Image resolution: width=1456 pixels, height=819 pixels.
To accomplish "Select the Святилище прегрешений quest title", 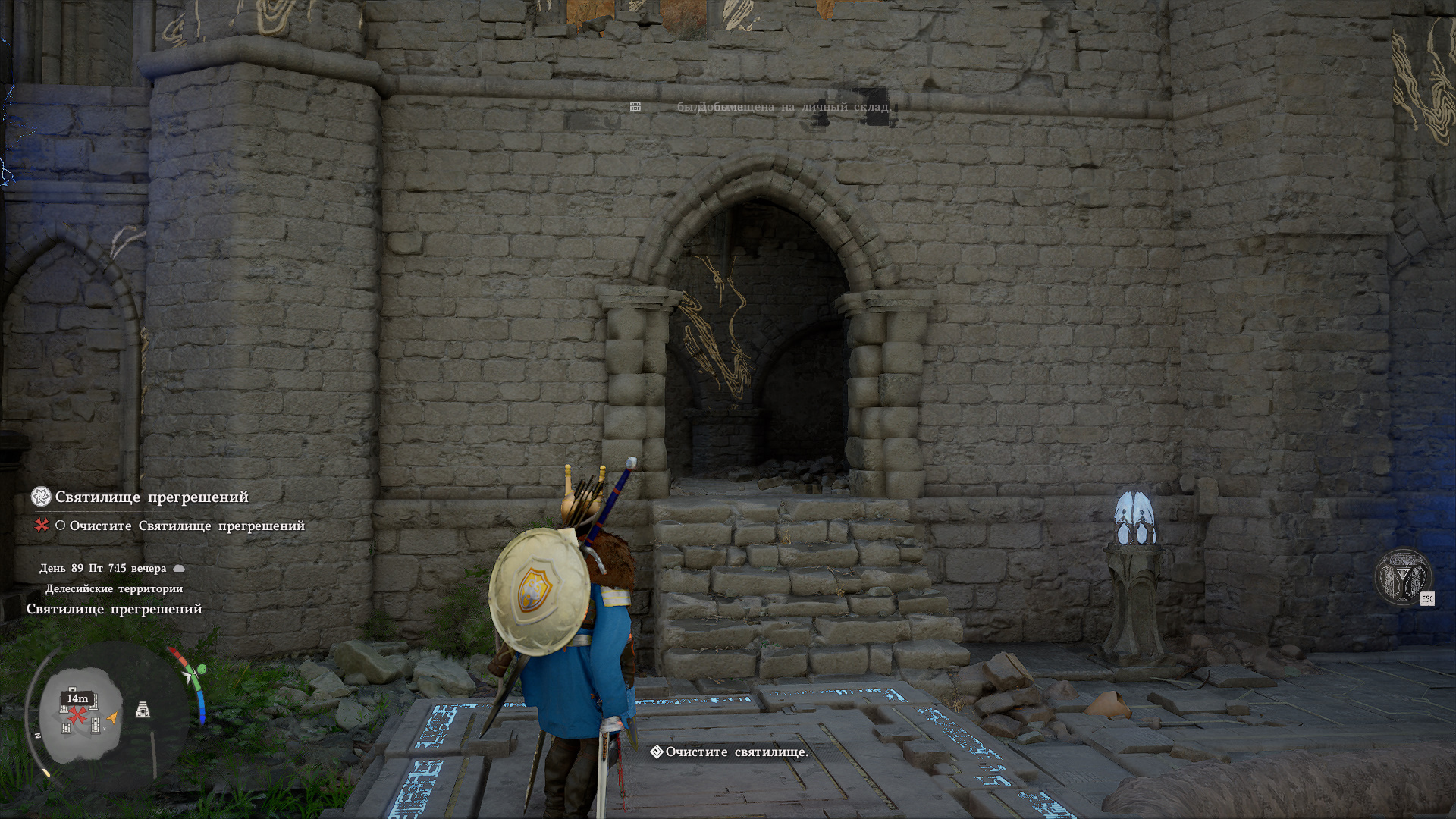I will (152, 497).
